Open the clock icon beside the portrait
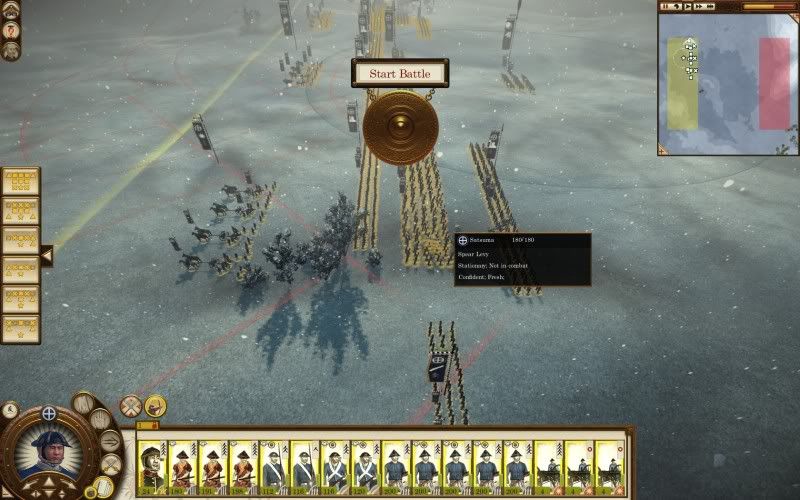Screen dimensions: 800x500 click(9, 408)
